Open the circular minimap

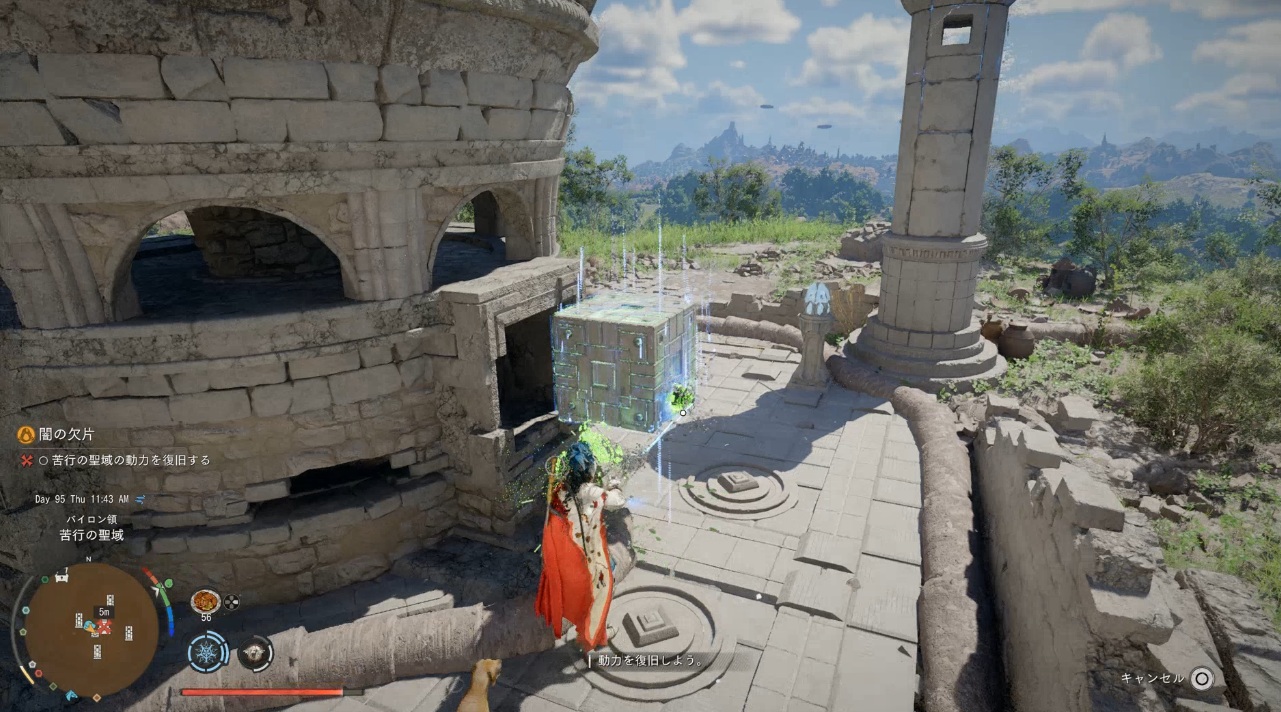(91, 628)
